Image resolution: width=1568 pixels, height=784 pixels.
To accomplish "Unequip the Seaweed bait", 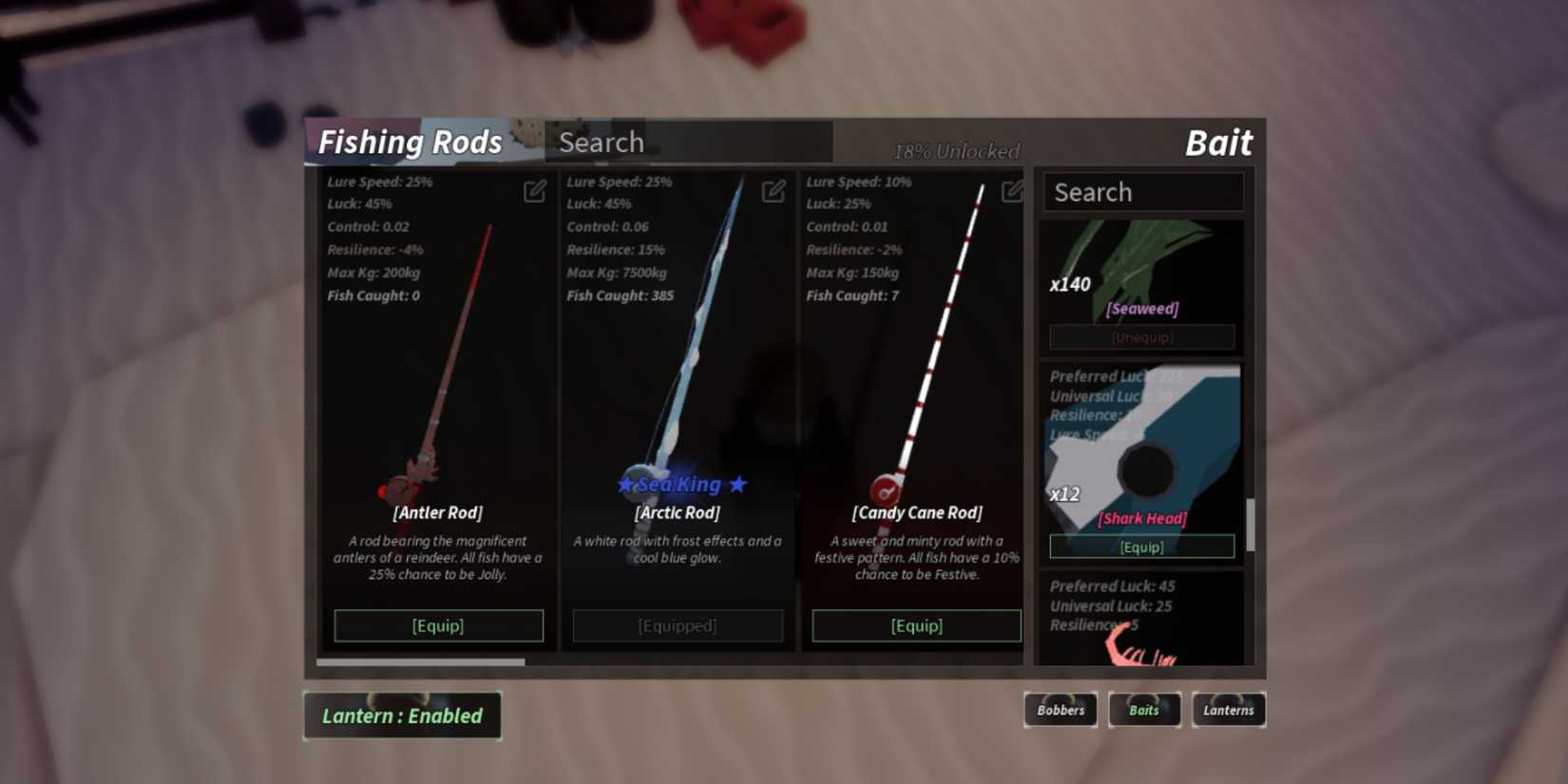I will click(1141, 336).
